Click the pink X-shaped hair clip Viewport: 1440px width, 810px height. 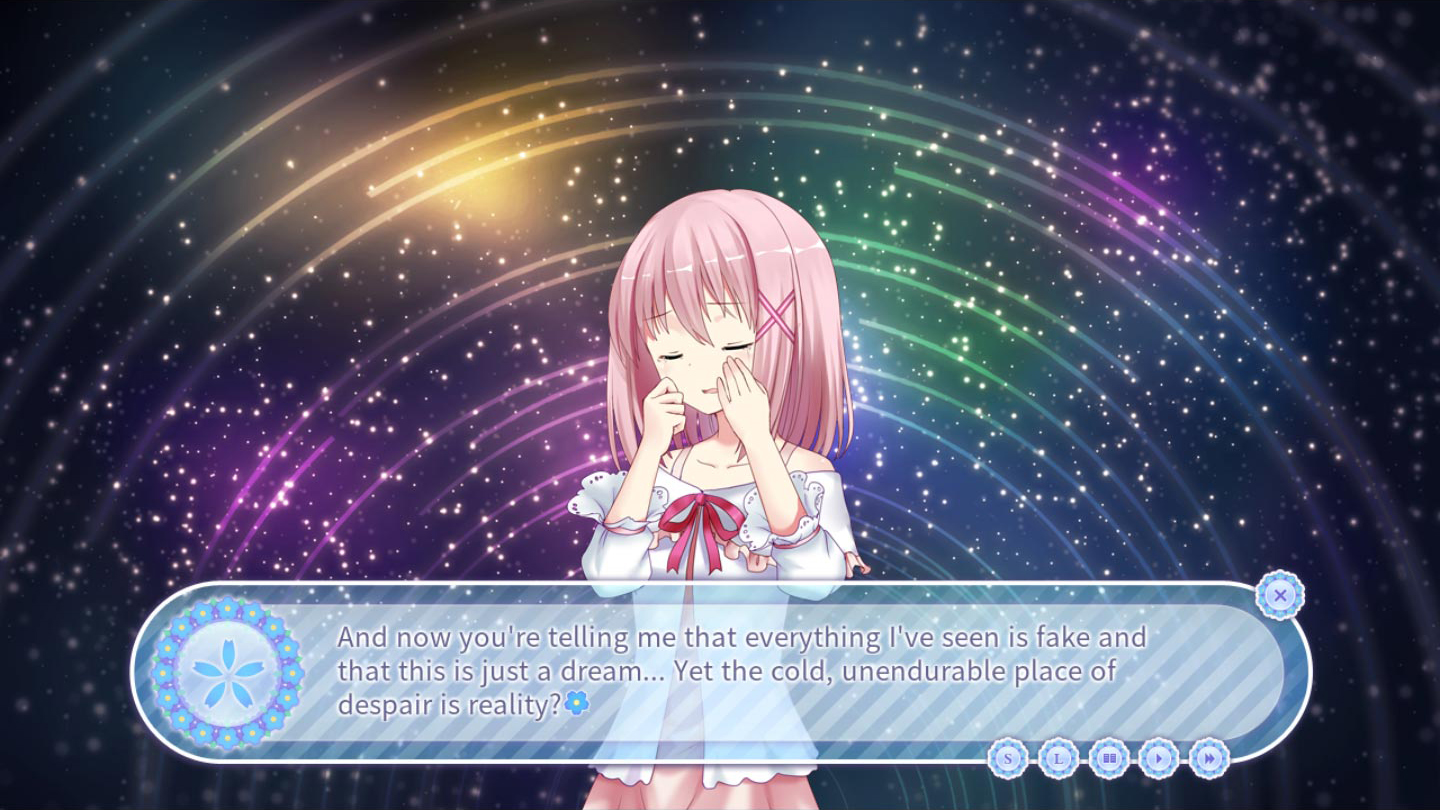[778, 313]
